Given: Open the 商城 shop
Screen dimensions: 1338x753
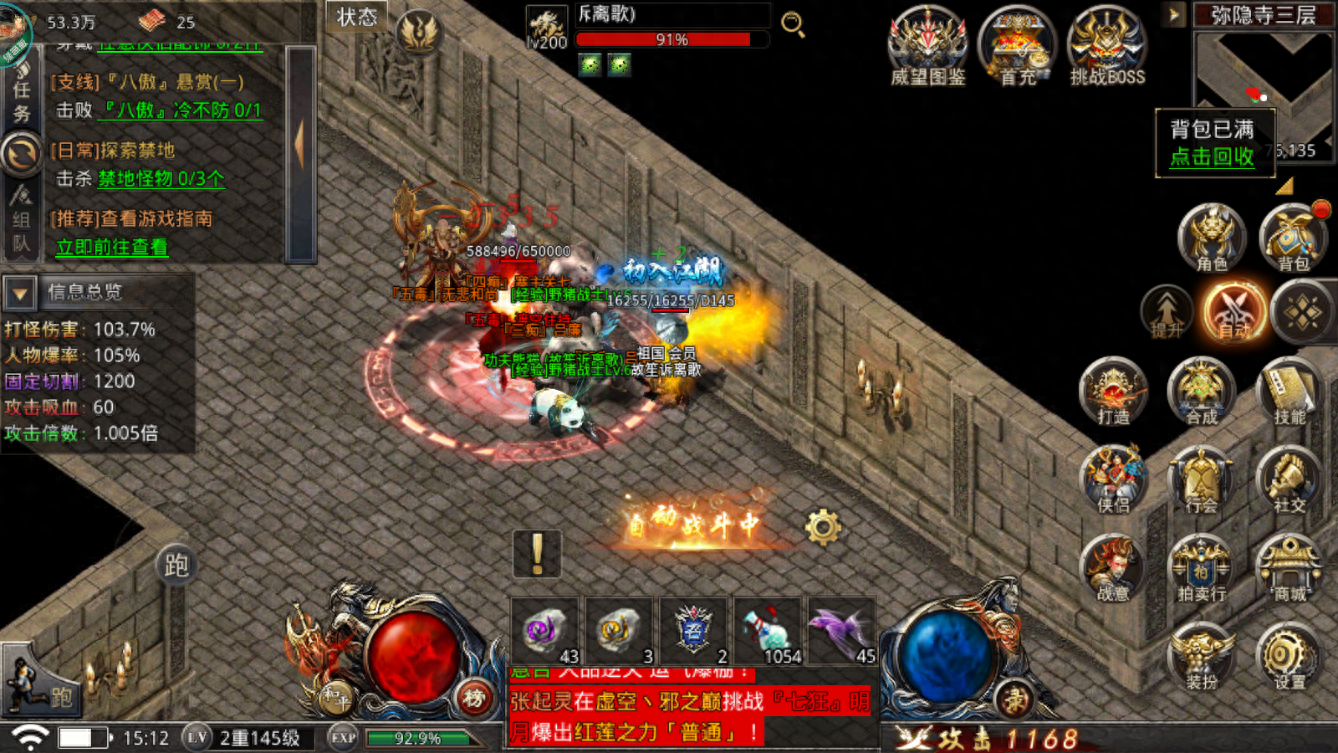Looking at the screenshot, I should pyautogui.click(x=1289, y=568).
